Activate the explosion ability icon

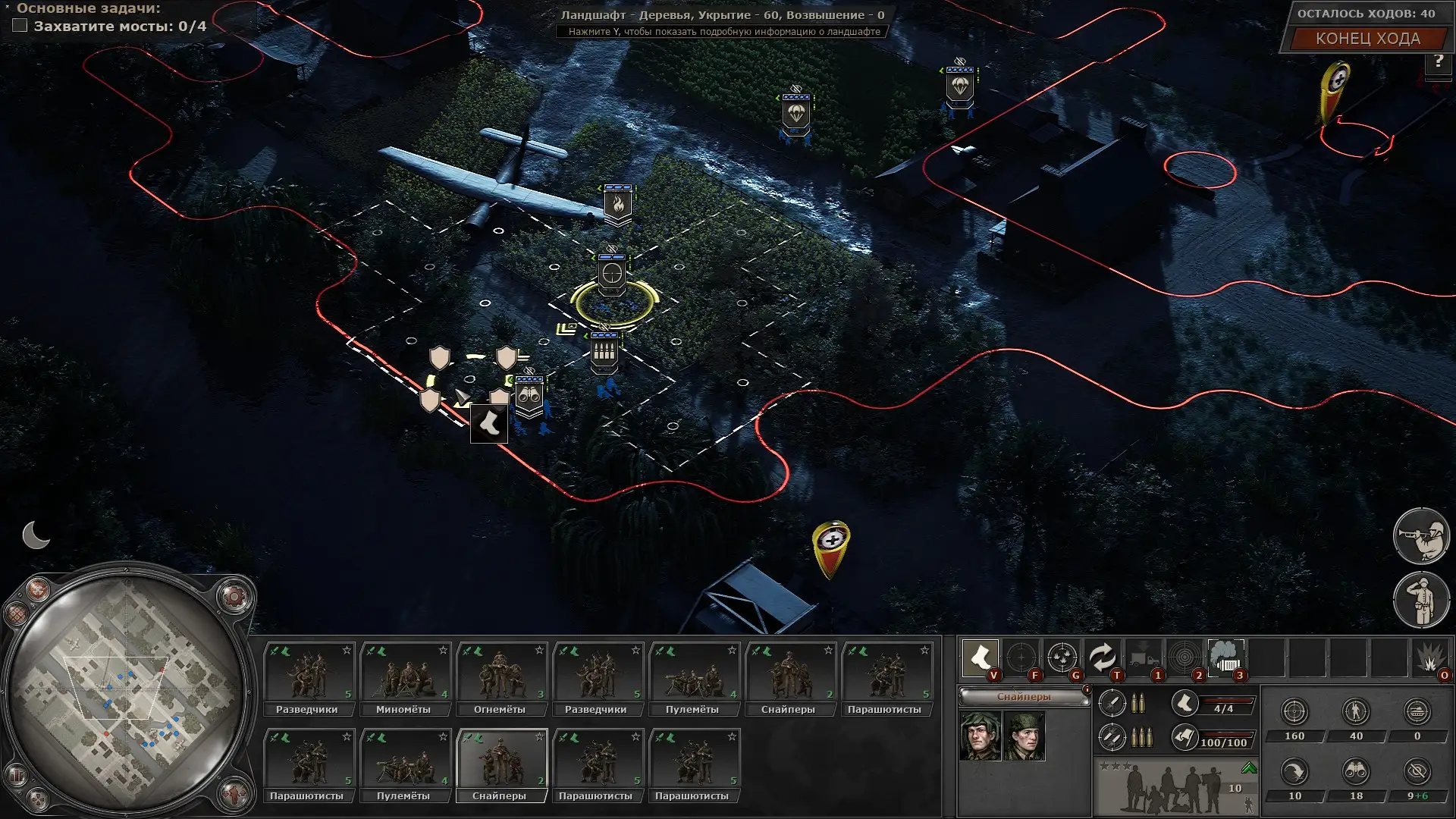click(x=1430, y=658)
